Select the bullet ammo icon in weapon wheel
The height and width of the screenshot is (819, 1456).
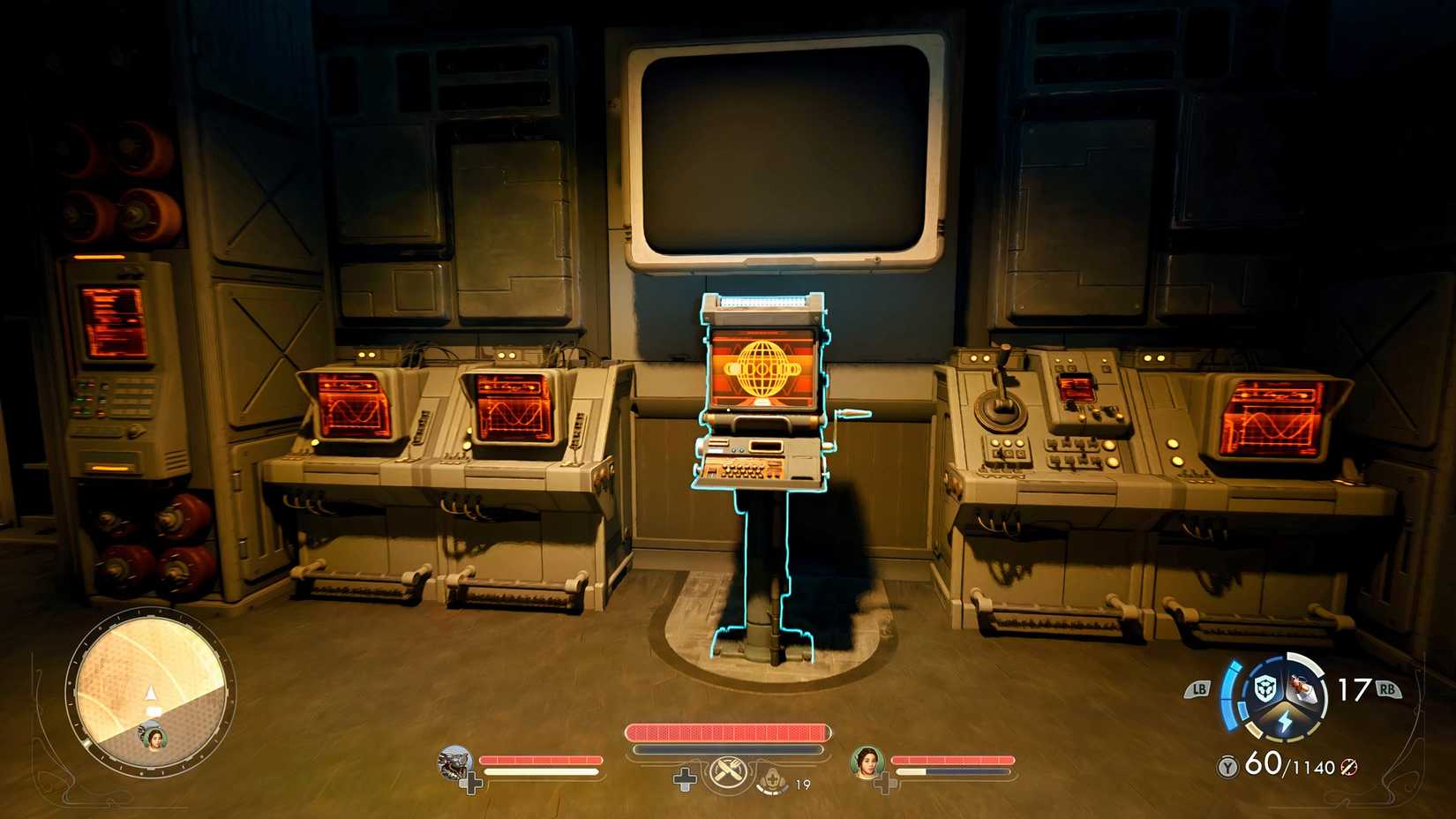[1302, 689]
